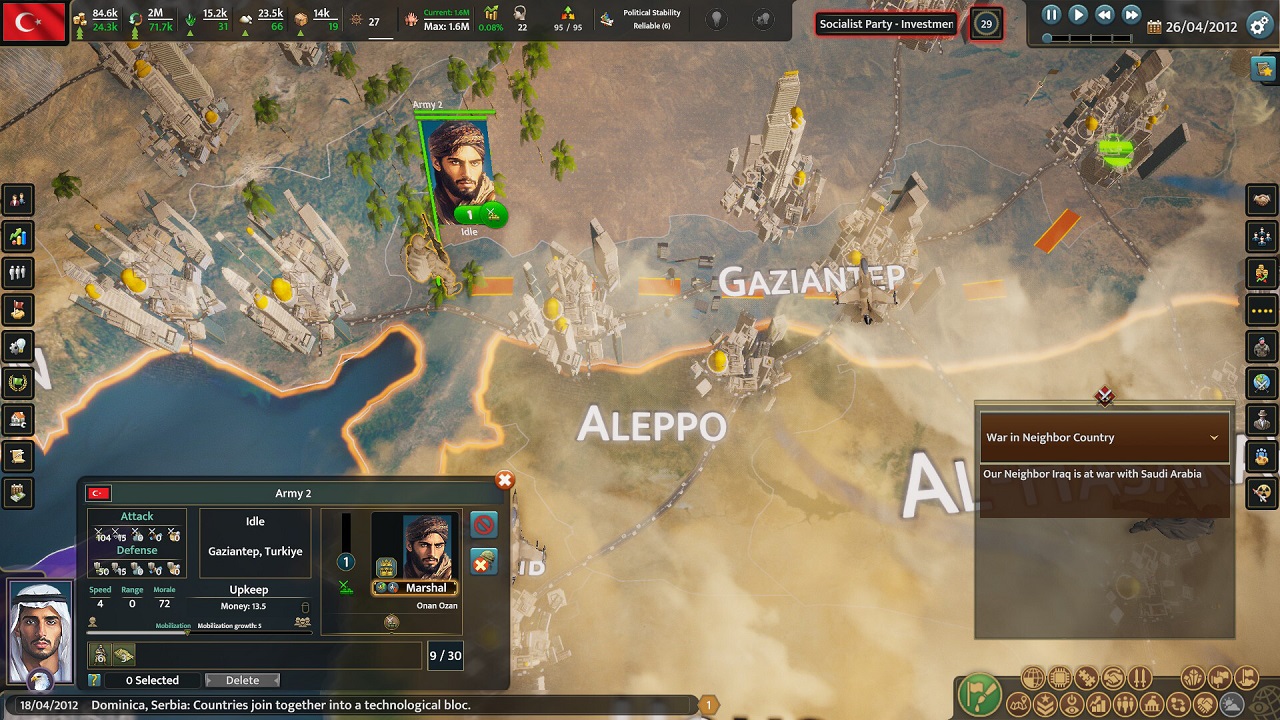Open the research panel with gear and lightbulb icon
This screenshot has height=720, width=1280.
18,346
